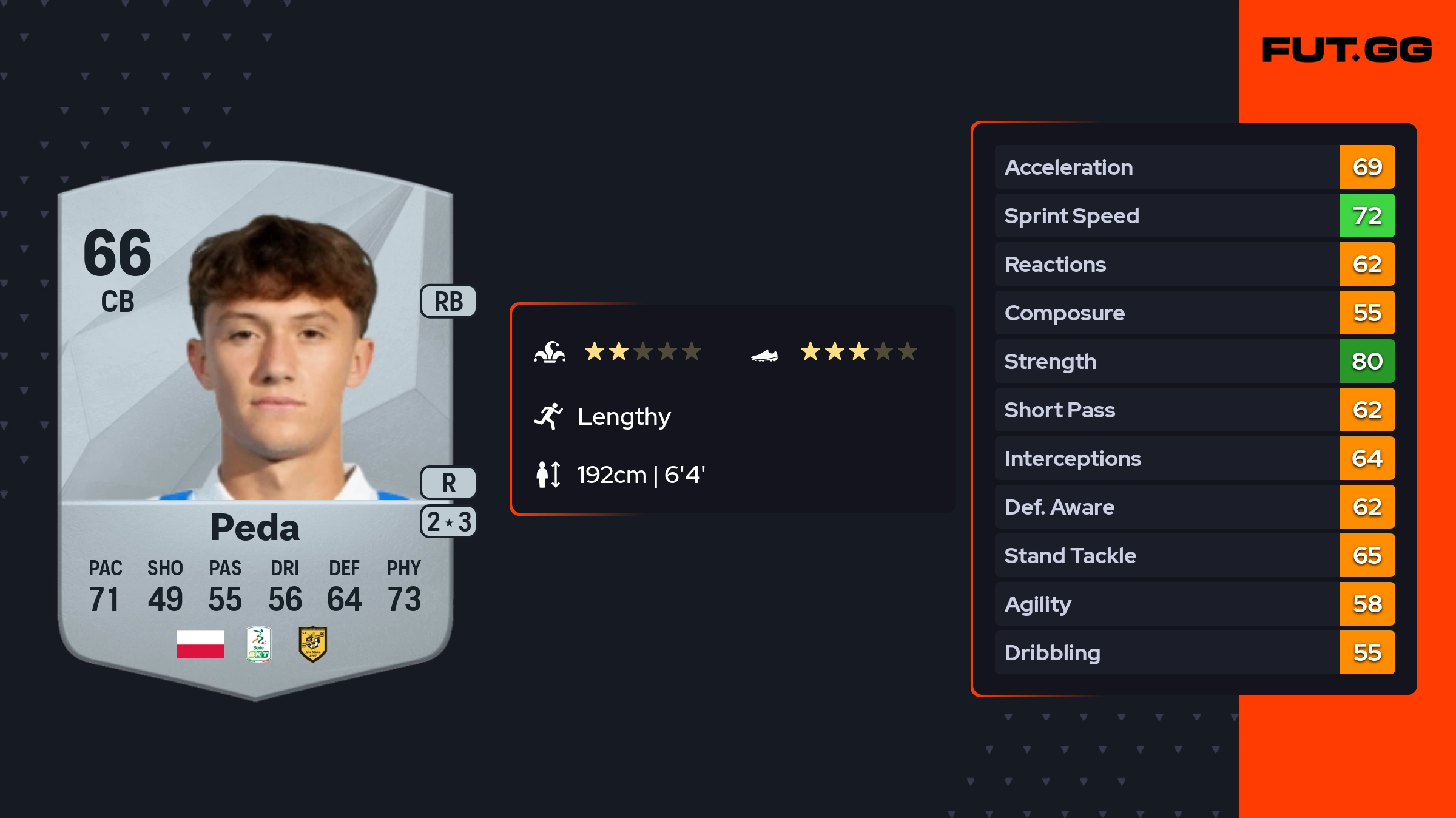
Task: Click the Poland flag on the card
Action: tap(200, 644)
